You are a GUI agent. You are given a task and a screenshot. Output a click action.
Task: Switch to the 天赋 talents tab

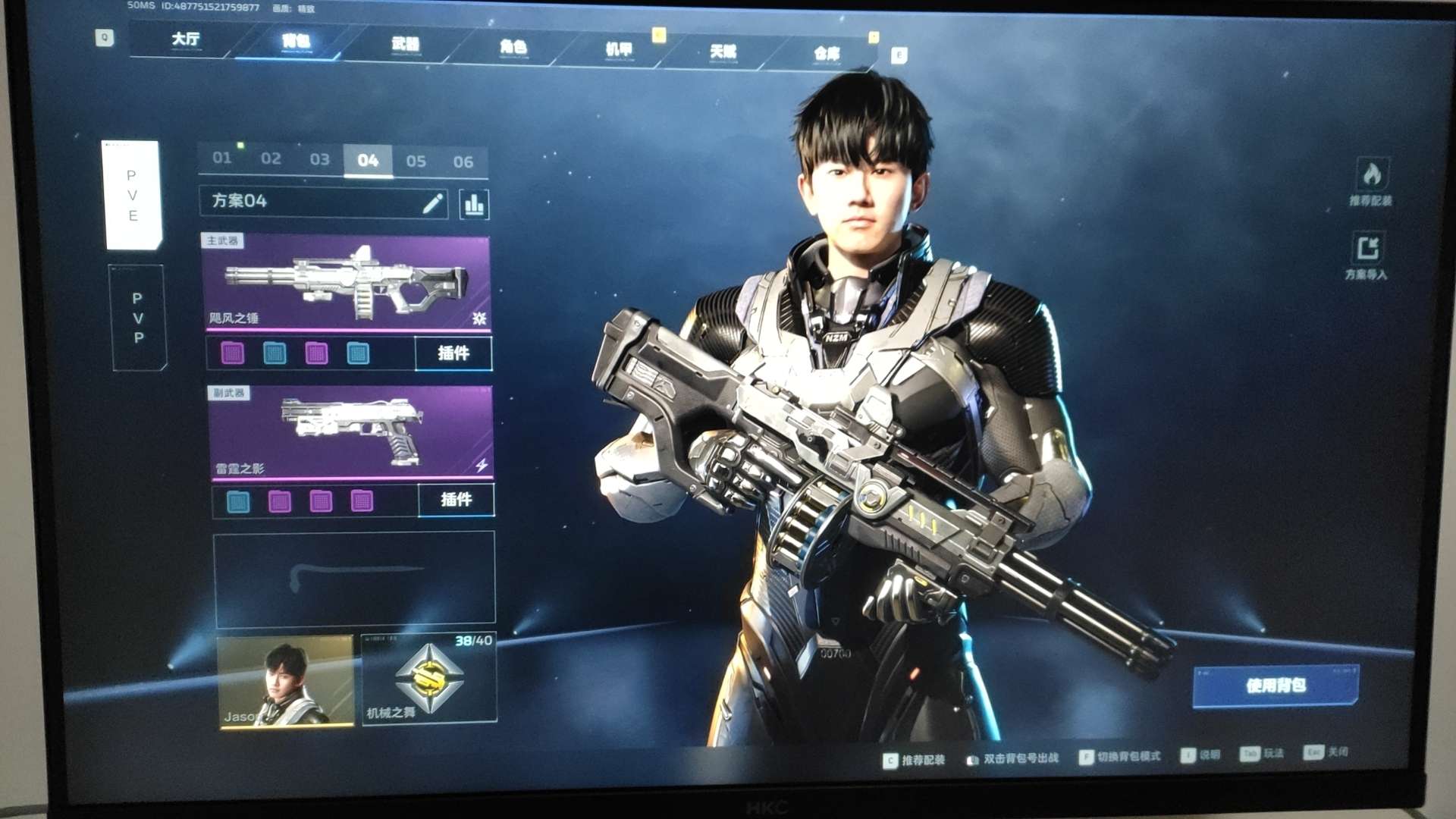pyautogui.click(x=723, y=52)
